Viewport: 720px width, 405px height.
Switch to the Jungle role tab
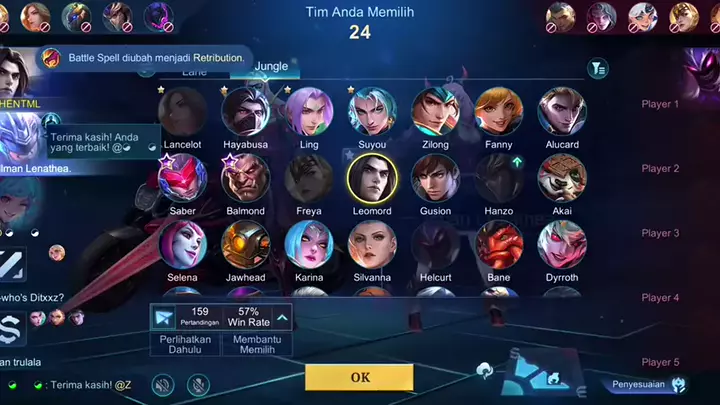point(271,66)
